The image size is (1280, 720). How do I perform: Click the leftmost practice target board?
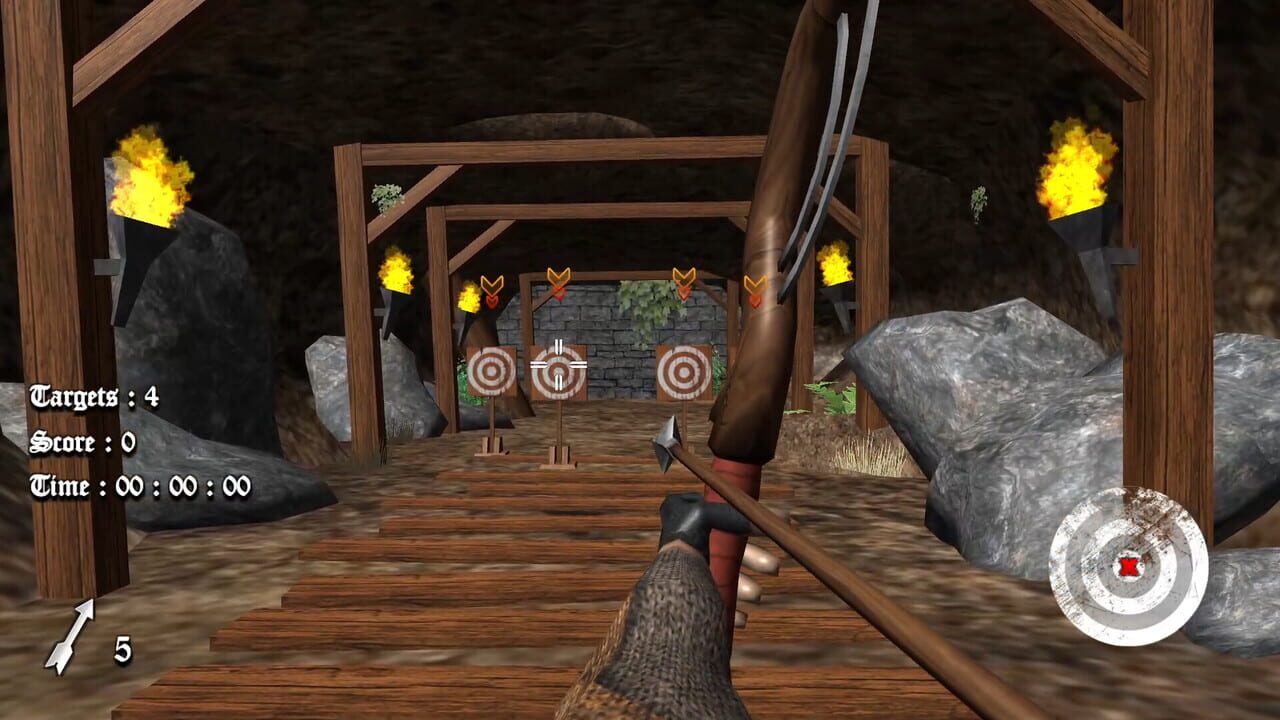[x=491, y=372]
